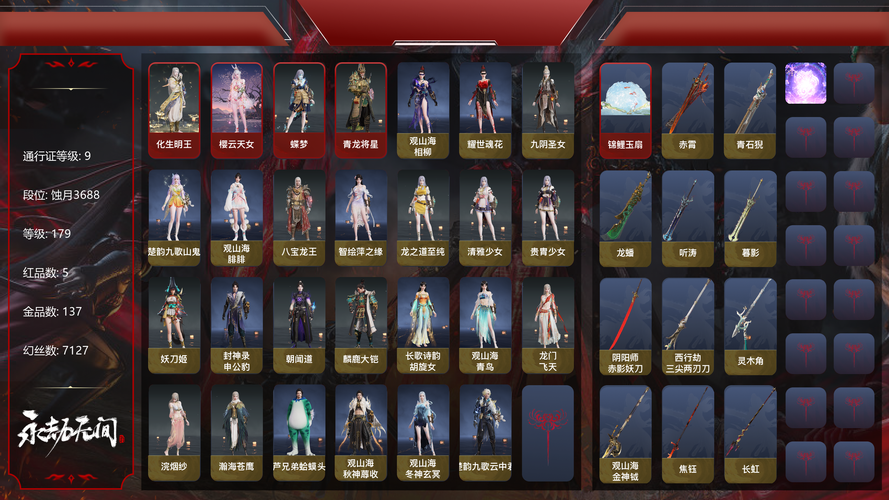Choose the 樱云天女 character skin
This screenshot has height=500, width=889.
point(236,107)
